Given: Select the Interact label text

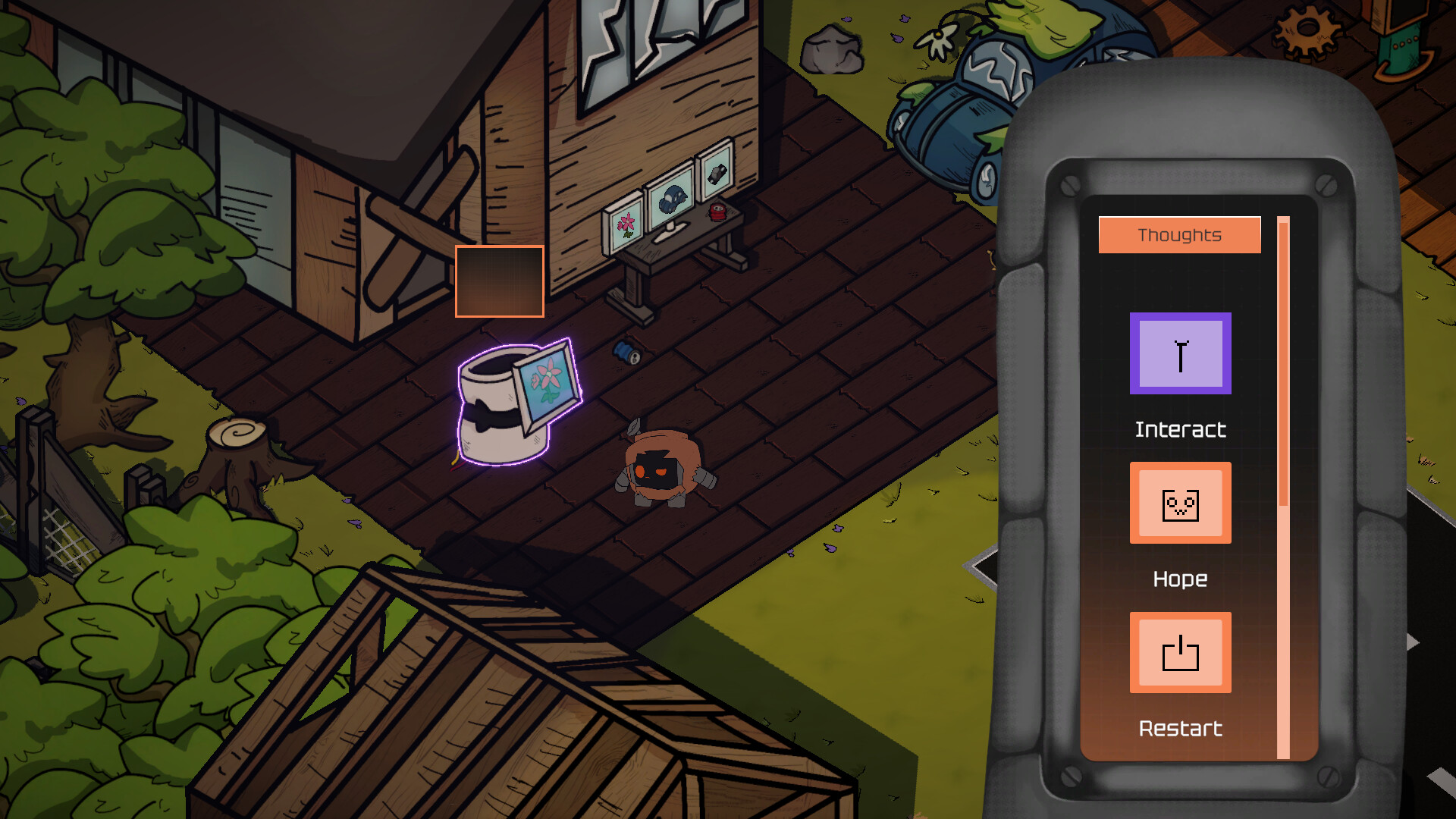Looking at the screenshot, I should 1180,429.
